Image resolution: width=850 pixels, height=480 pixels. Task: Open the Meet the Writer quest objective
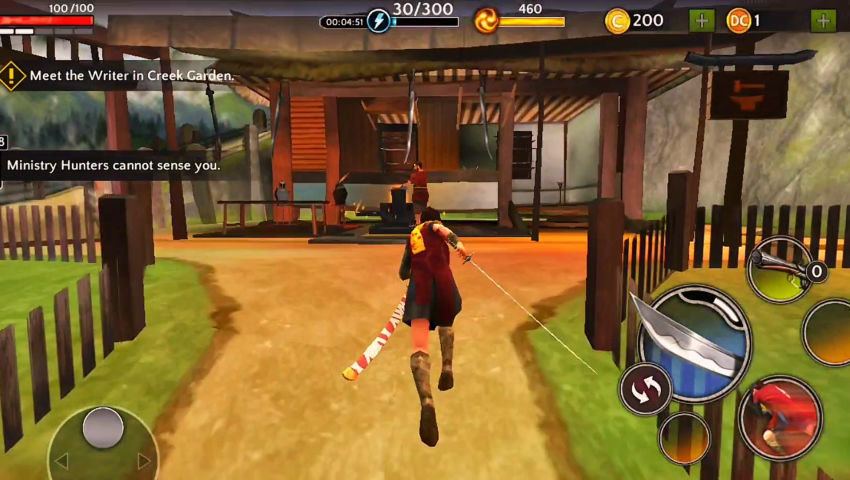(120, 76)
